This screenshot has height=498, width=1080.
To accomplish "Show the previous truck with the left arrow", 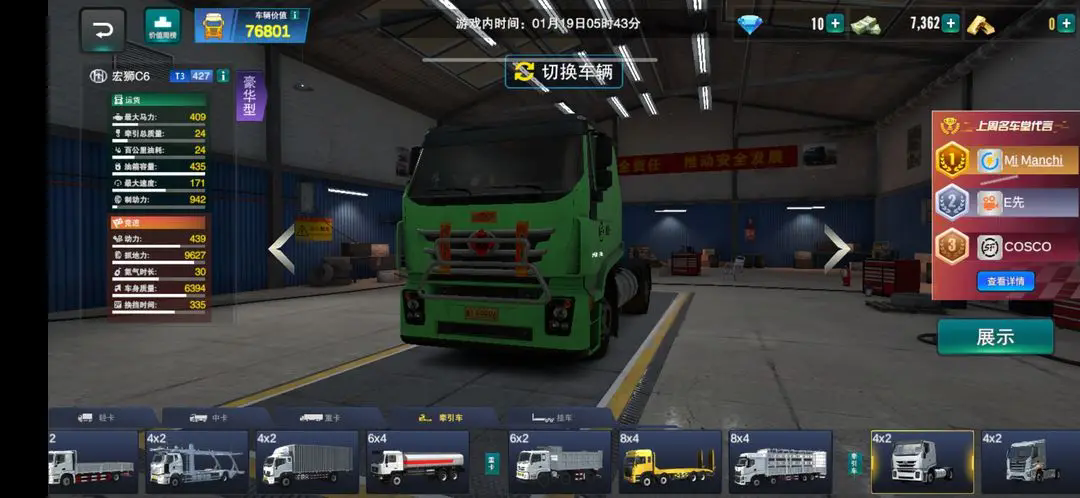I will click(282, 249).
